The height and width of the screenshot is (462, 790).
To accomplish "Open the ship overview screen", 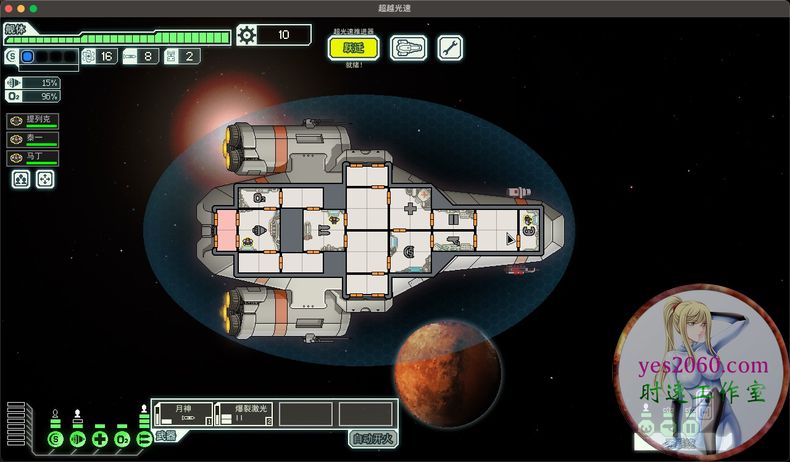I will (x=408, y=48).
